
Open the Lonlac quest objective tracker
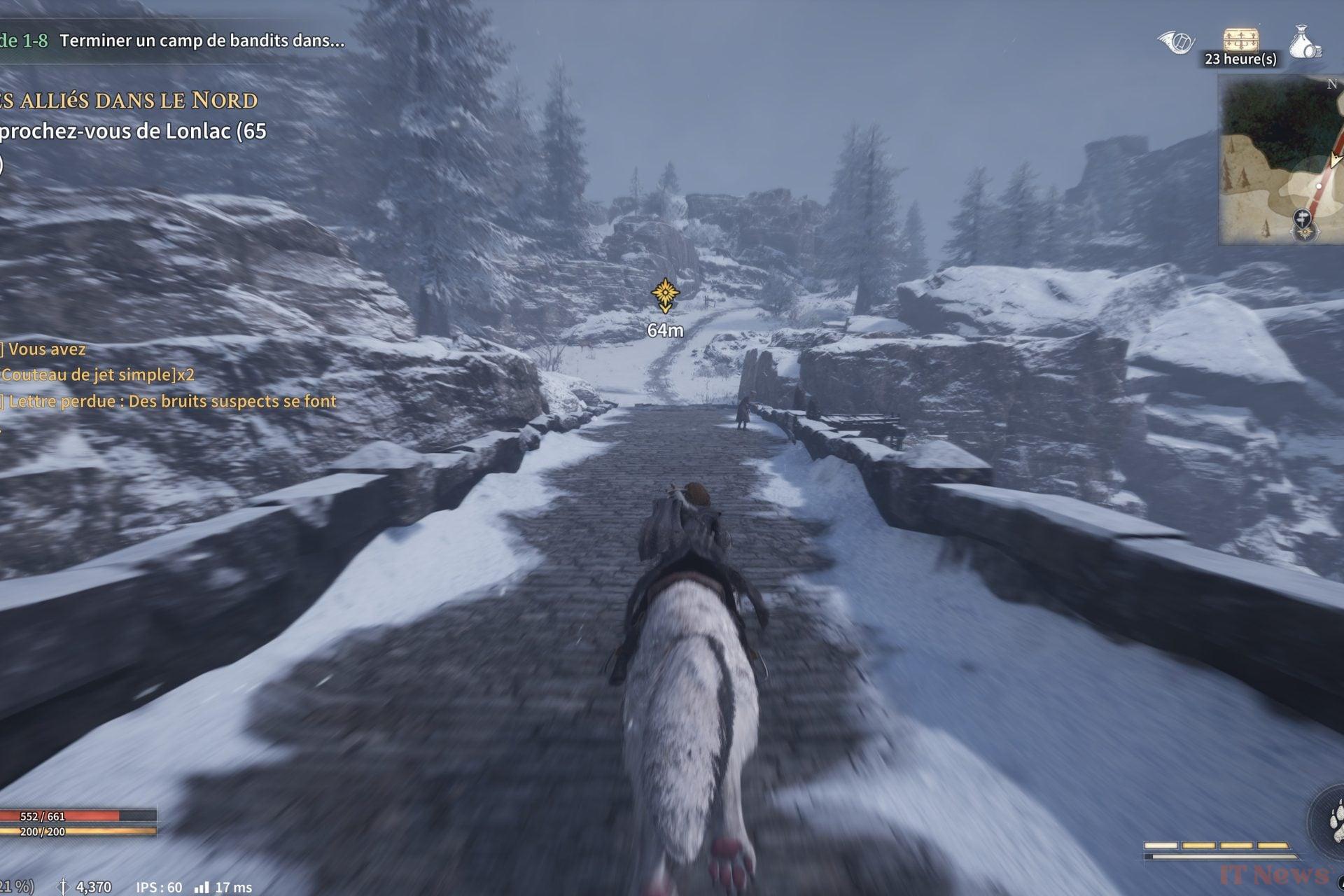click(x=133, y=131)
